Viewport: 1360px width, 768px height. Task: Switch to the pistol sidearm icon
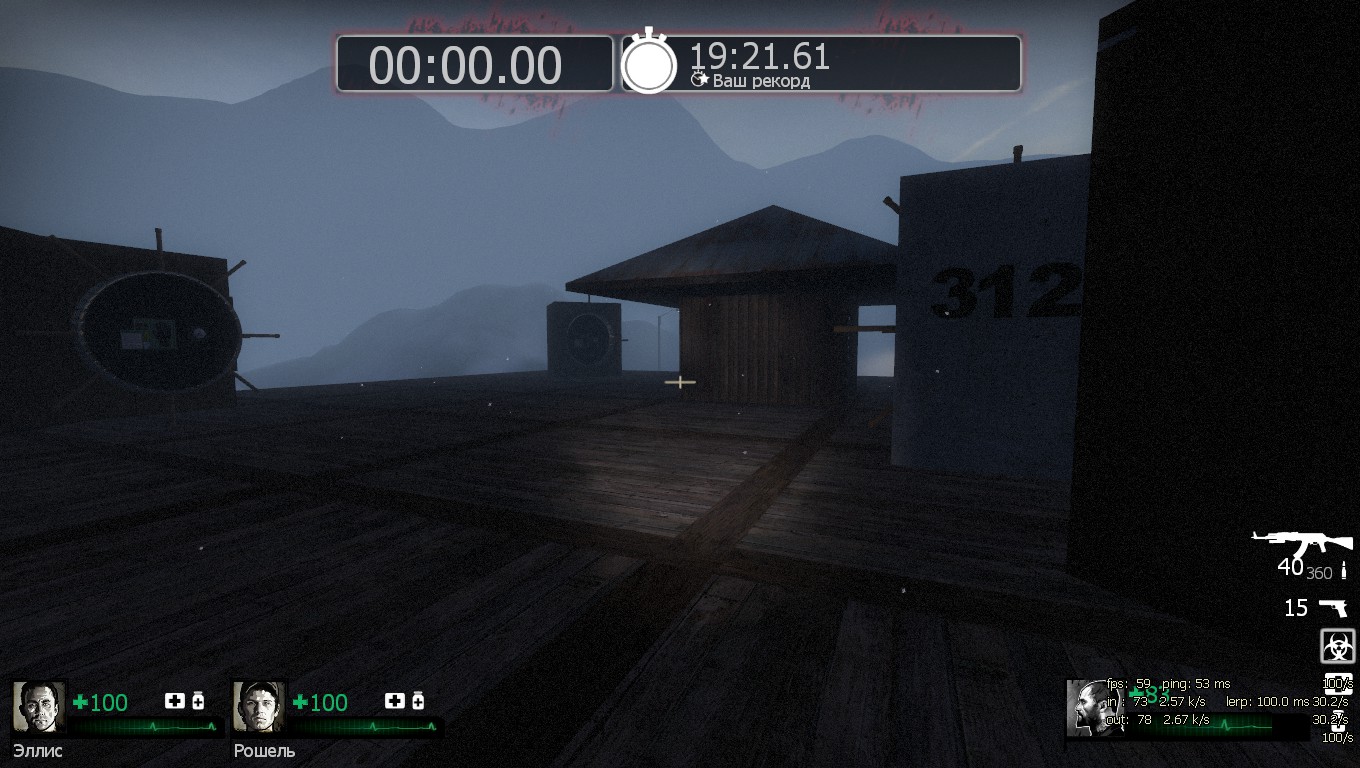(x=1332, y=607)
